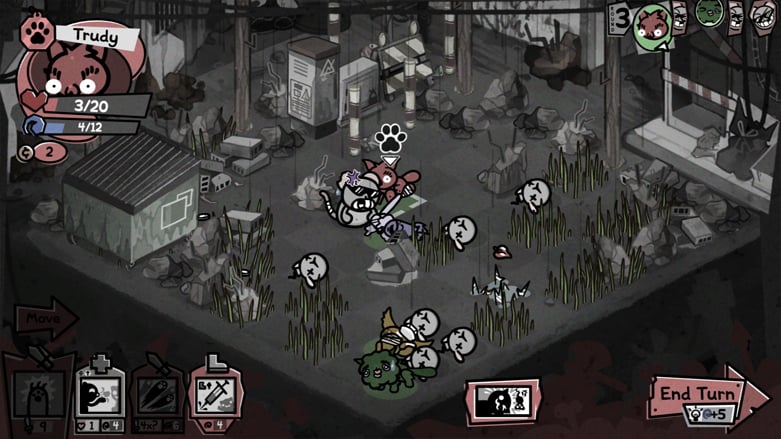Select the green fluffy cat turn-order portrait
Screen dimensions: 781x439
(x=709, y=13)
